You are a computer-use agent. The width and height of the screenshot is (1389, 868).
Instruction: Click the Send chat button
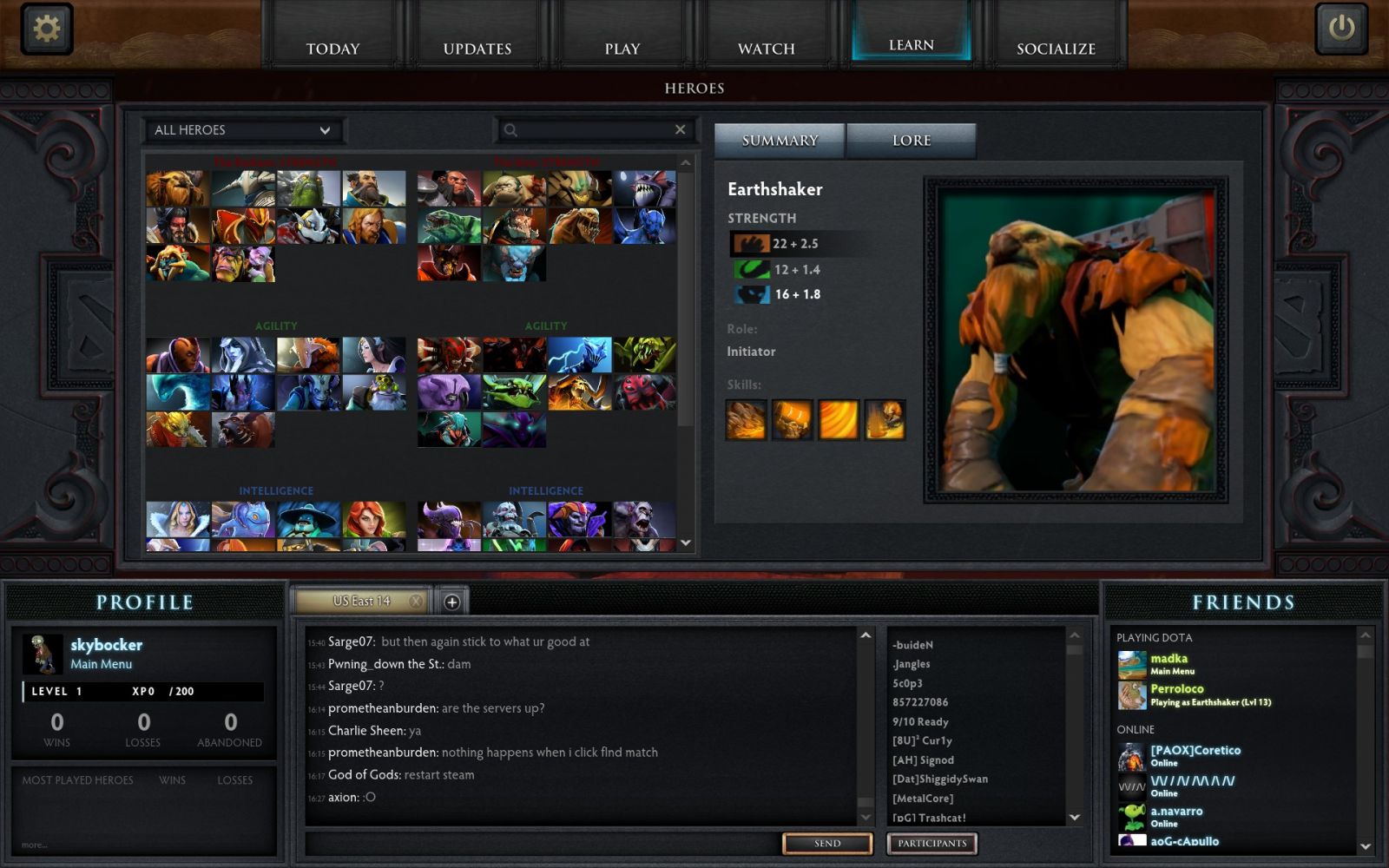tap(826, 843)
